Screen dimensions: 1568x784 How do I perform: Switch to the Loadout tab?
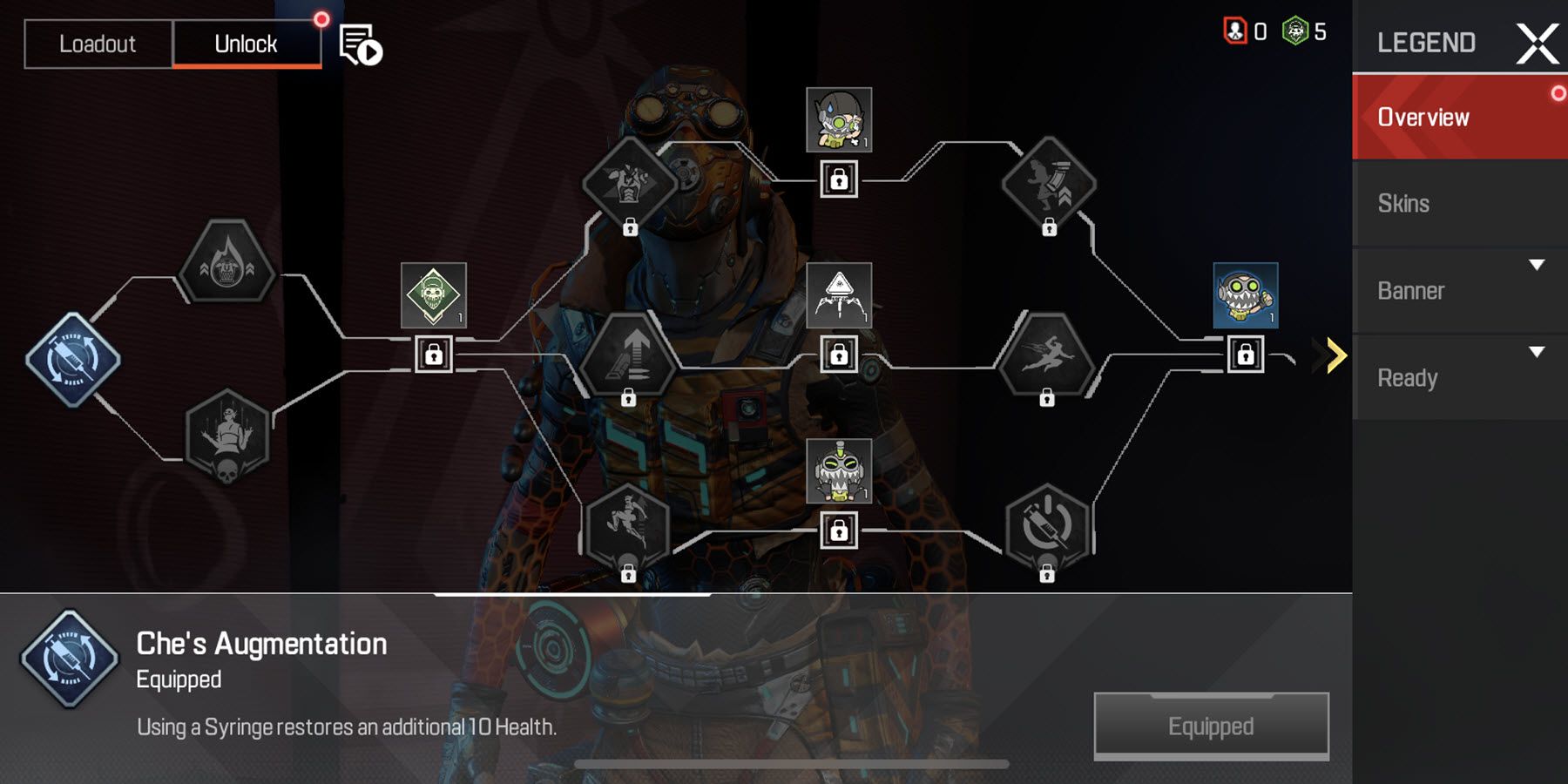click(98, 44)
